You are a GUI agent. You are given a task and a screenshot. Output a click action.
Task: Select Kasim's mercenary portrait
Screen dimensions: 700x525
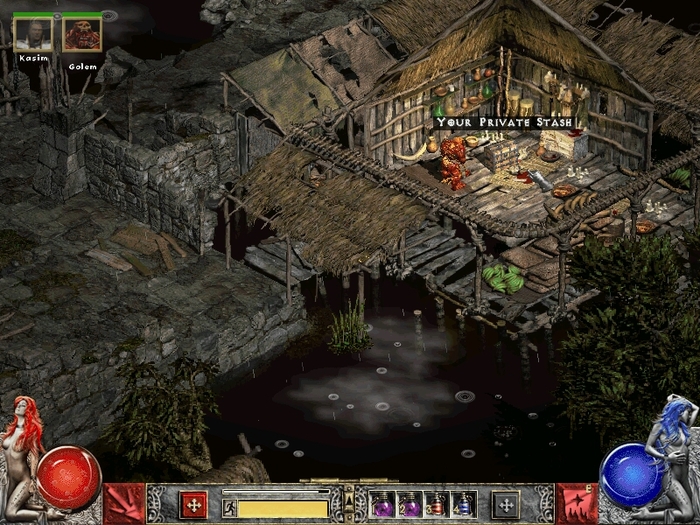click(x=34, y=35)
